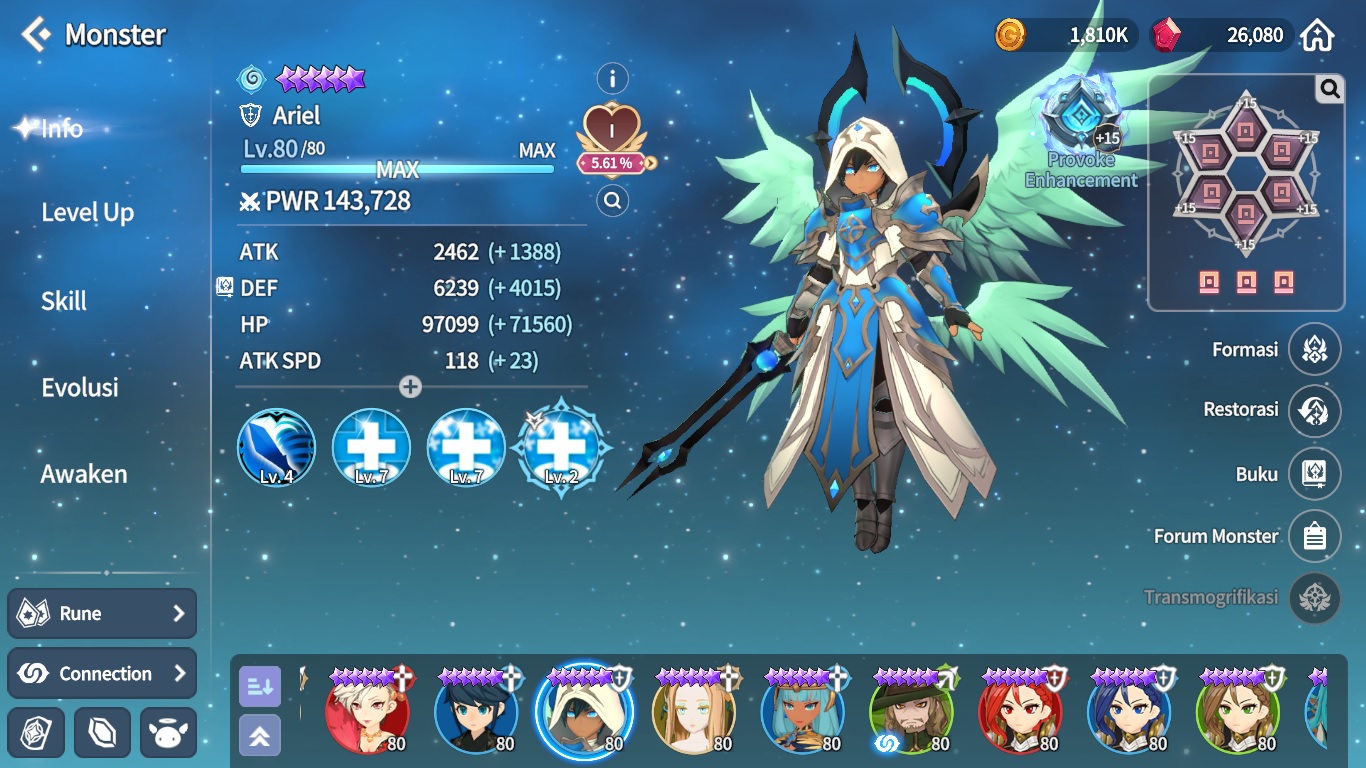The image size is (1366, 768).
Task: Open the Rune menu
Action: [x=102, y=614]
